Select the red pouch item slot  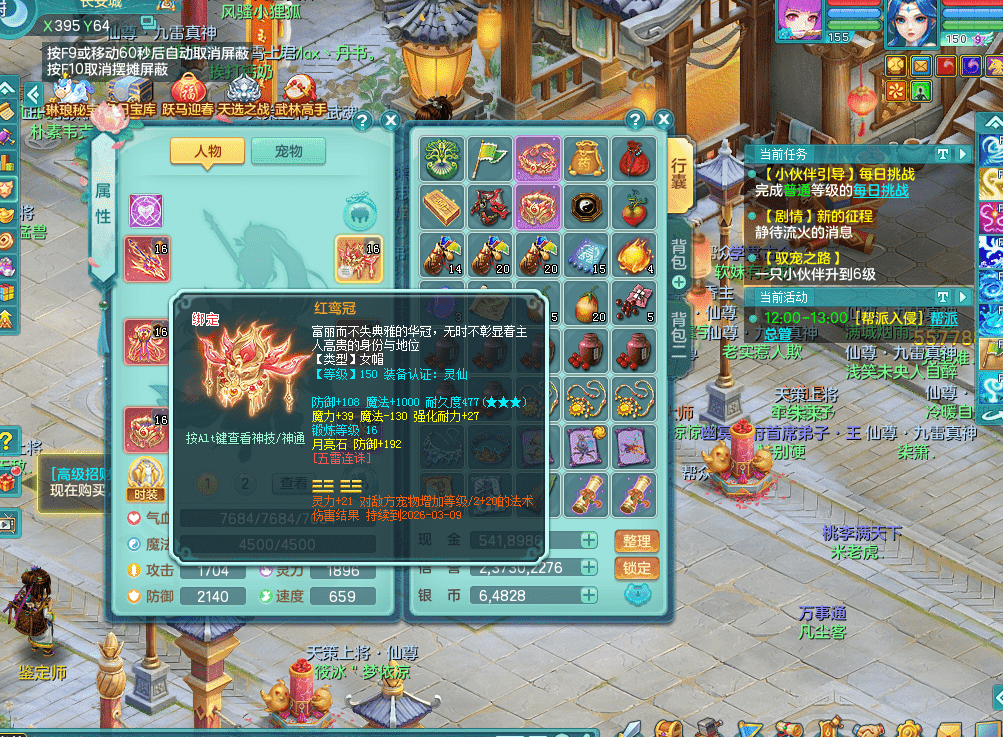[633, 157]
